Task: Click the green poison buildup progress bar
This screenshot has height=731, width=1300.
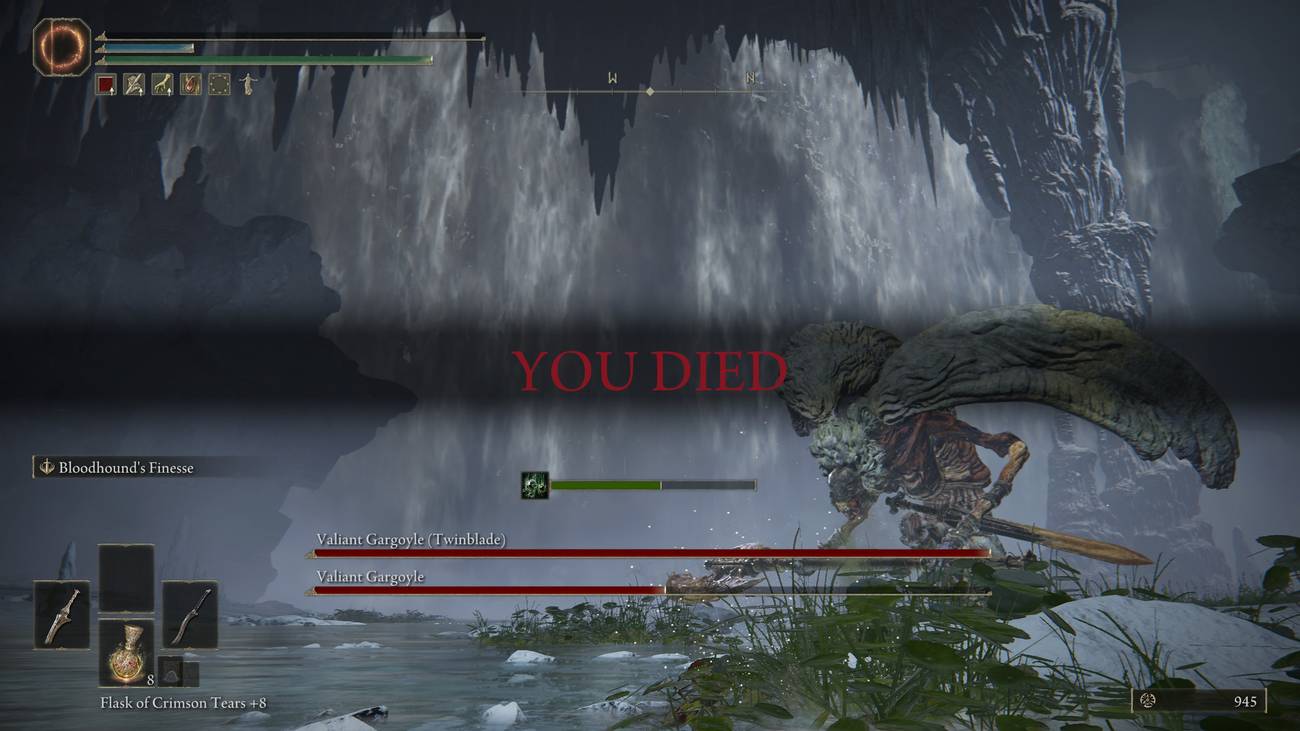Action: click(x=605, y=484)
